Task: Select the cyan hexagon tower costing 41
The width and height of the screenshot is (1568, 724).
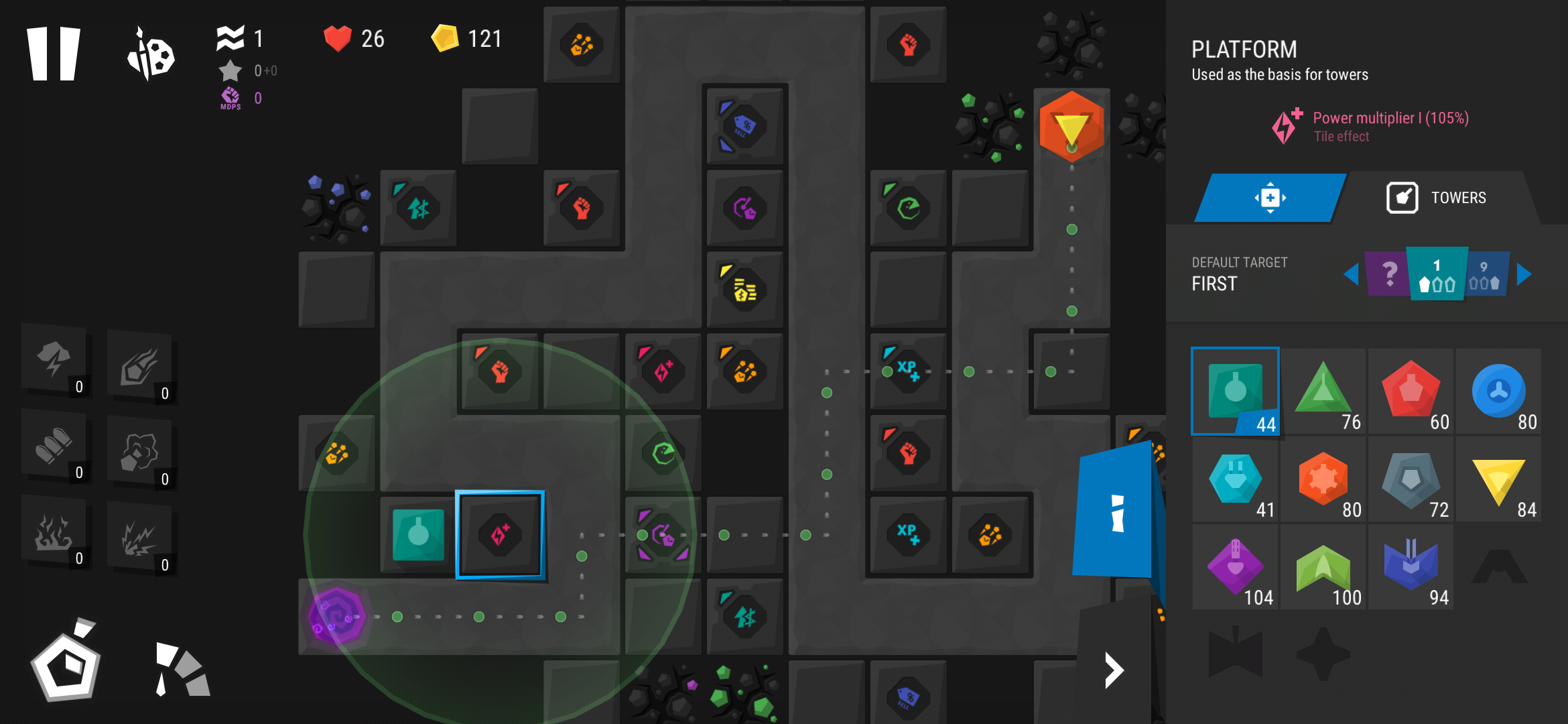Action: click(1235, 479)
